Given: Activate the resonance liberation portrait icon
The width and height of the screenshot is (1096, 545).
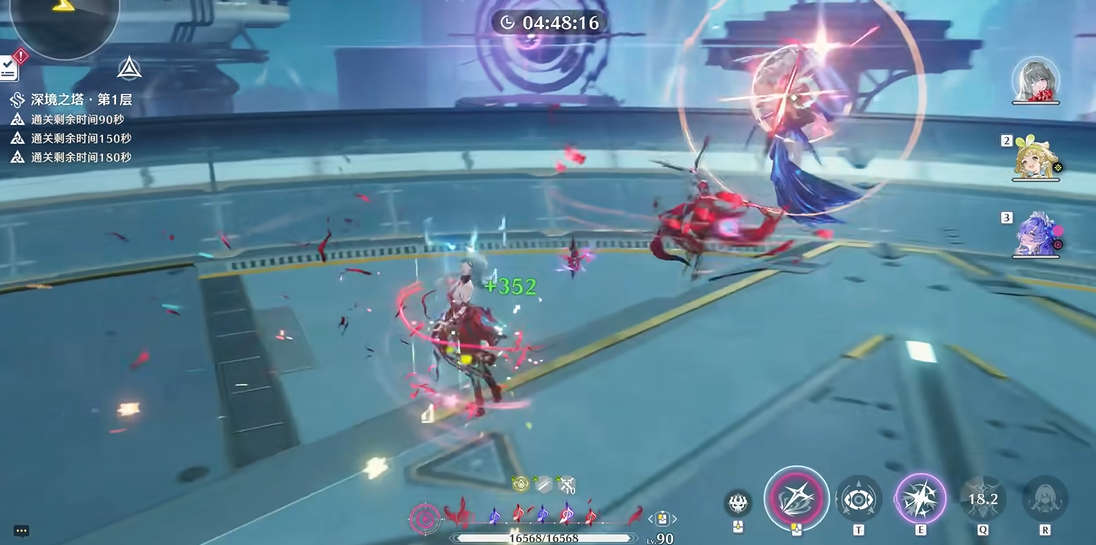Looking at the screenshot, I should click(x=1045, y=499).
